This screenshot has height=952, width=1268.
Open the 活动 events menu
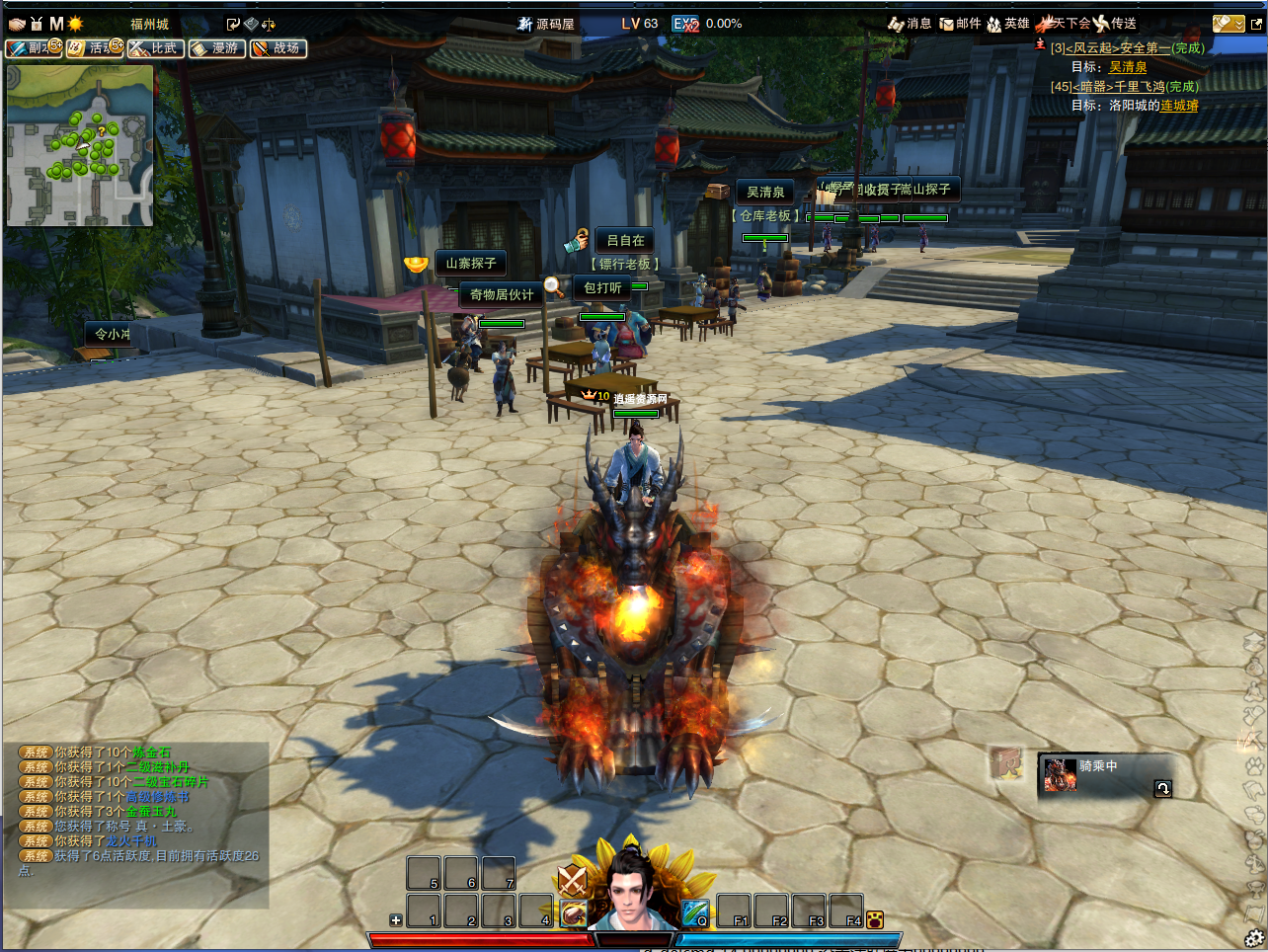[94, 48]
